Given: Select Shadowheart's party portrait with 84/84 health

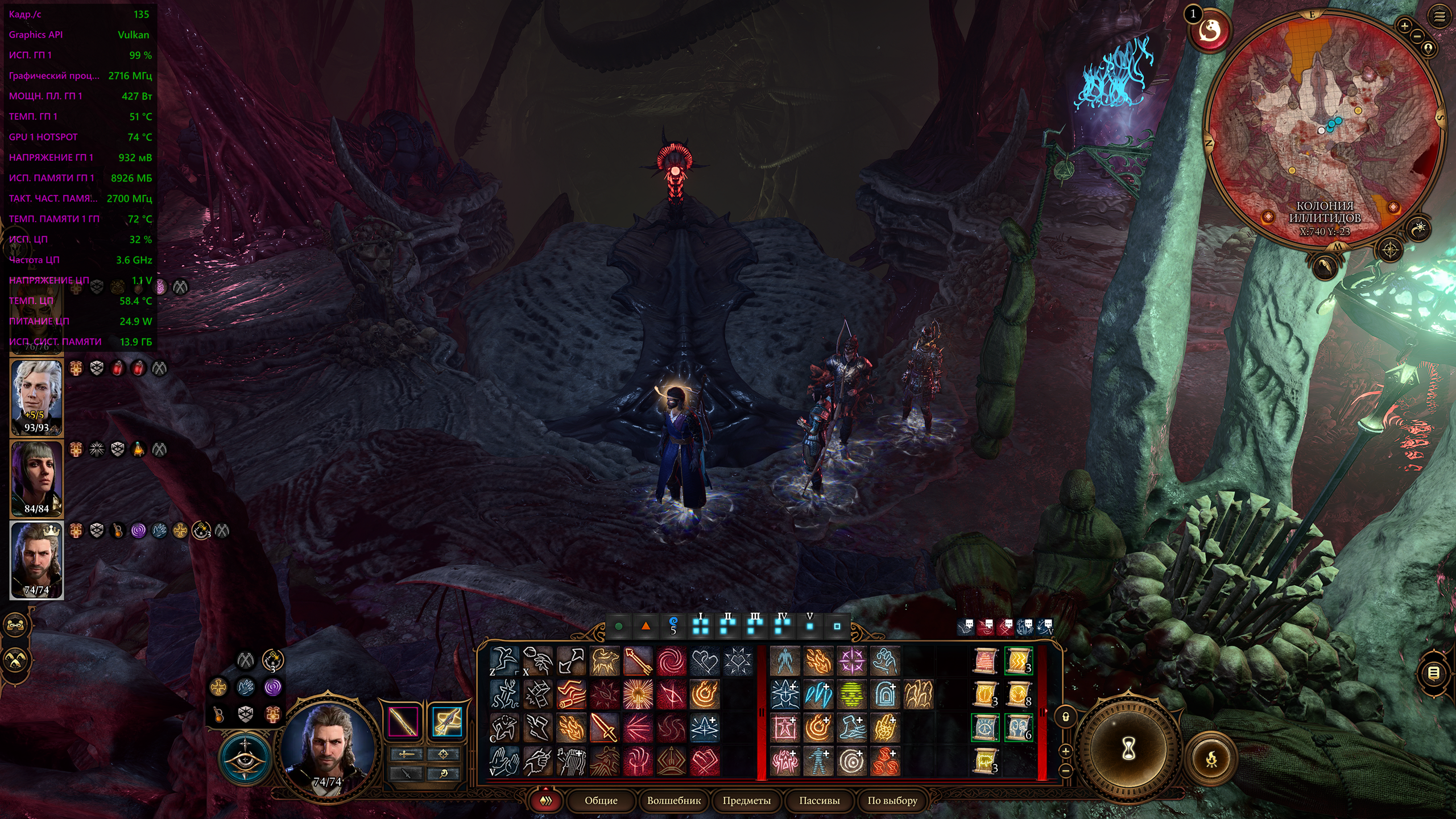Looking at the screenshot, I should coord(36,478).
